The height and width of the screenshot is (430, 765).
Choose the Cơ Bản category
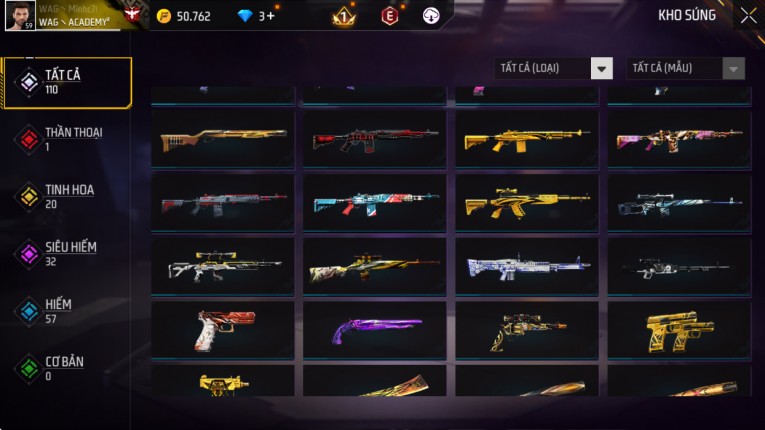68,367
